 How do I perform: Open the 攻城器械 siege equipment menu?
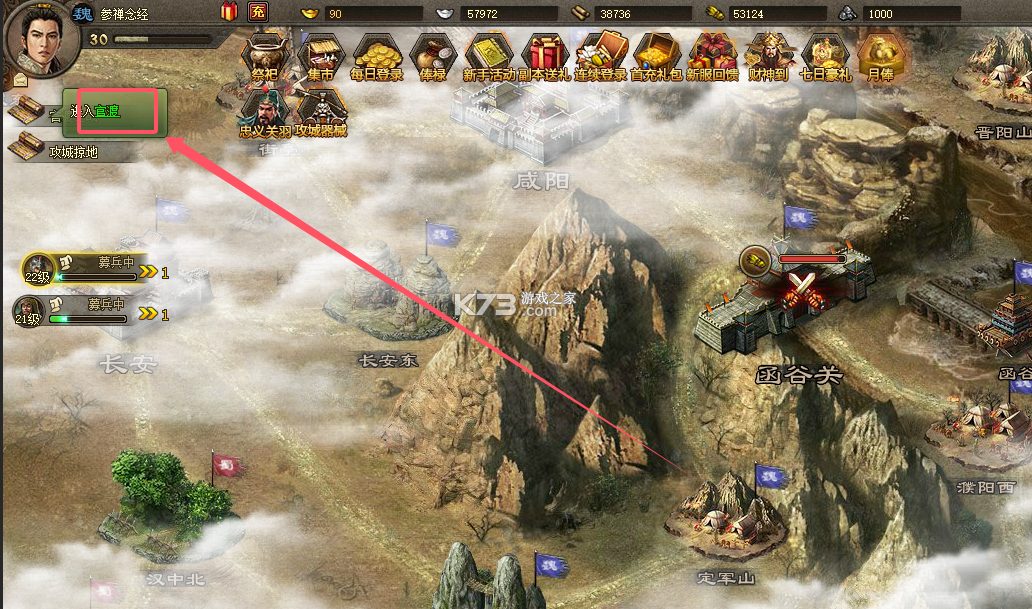(x=320, y=112)
